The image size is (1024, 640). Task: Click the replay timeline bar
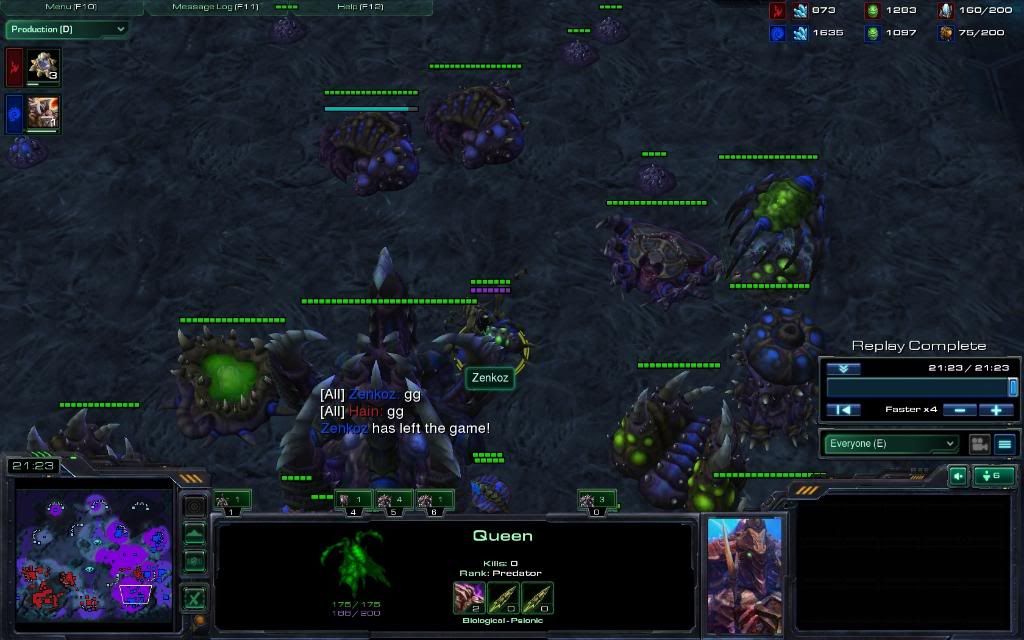pos(918,387)
